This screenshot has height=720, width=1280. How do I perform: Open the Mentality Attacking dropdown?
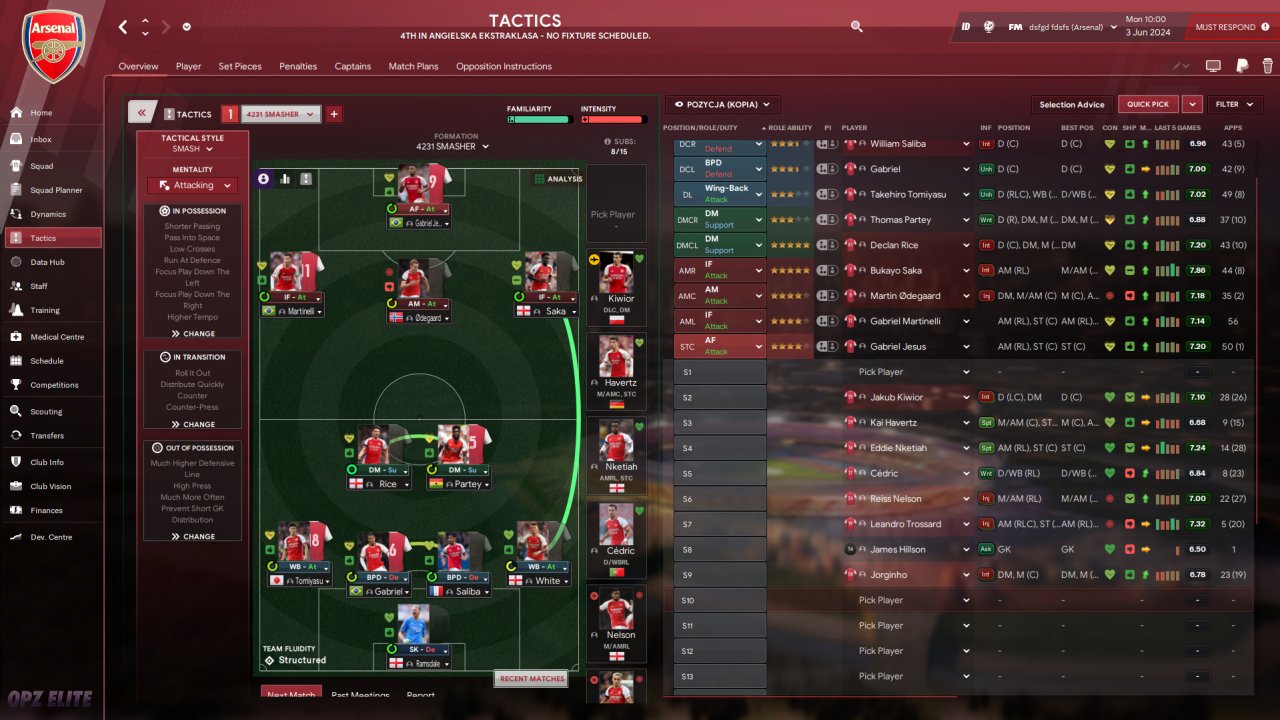coord(193,185)
